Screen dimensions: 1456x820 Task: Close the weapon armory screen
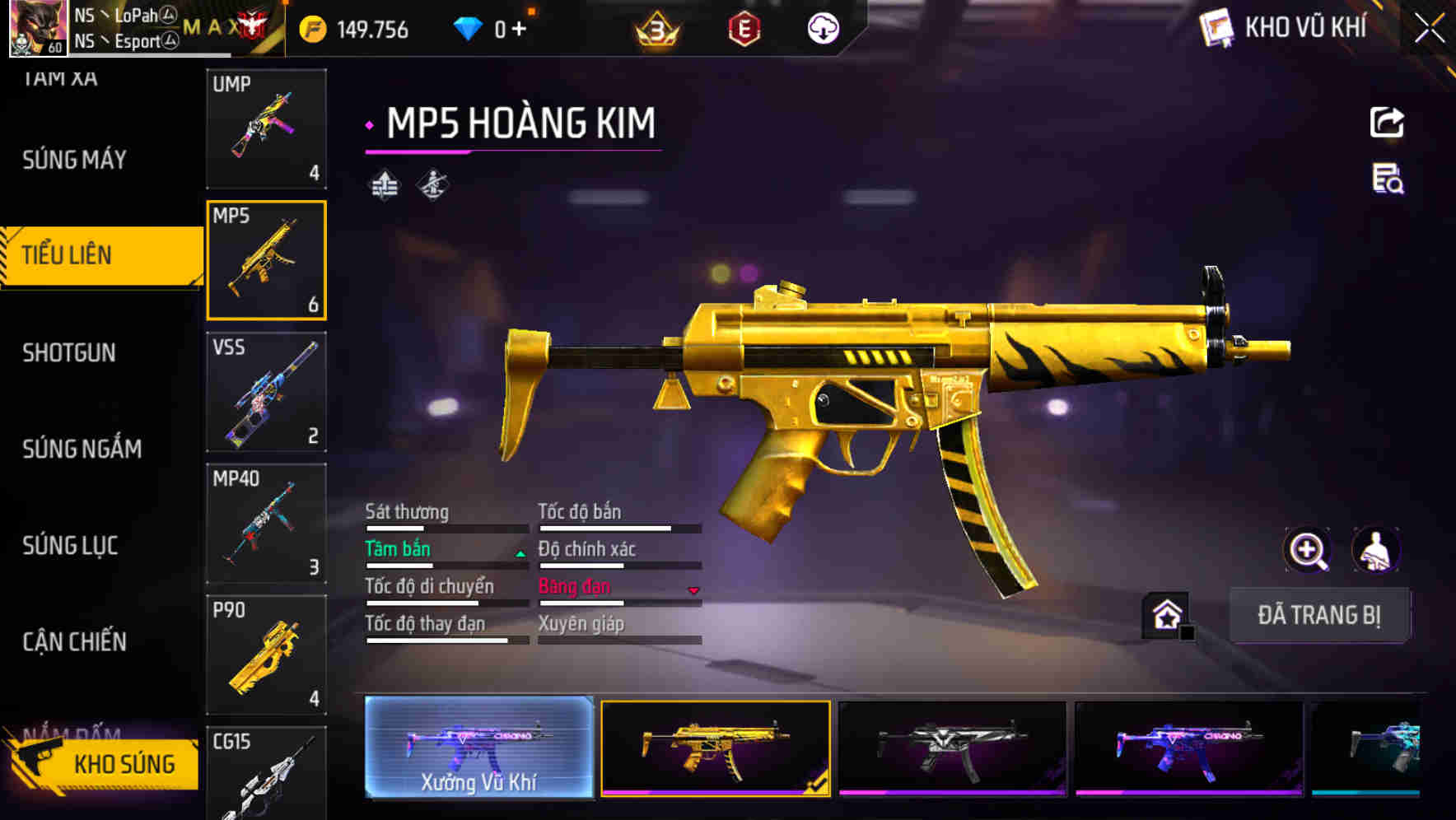[1429, 29]
